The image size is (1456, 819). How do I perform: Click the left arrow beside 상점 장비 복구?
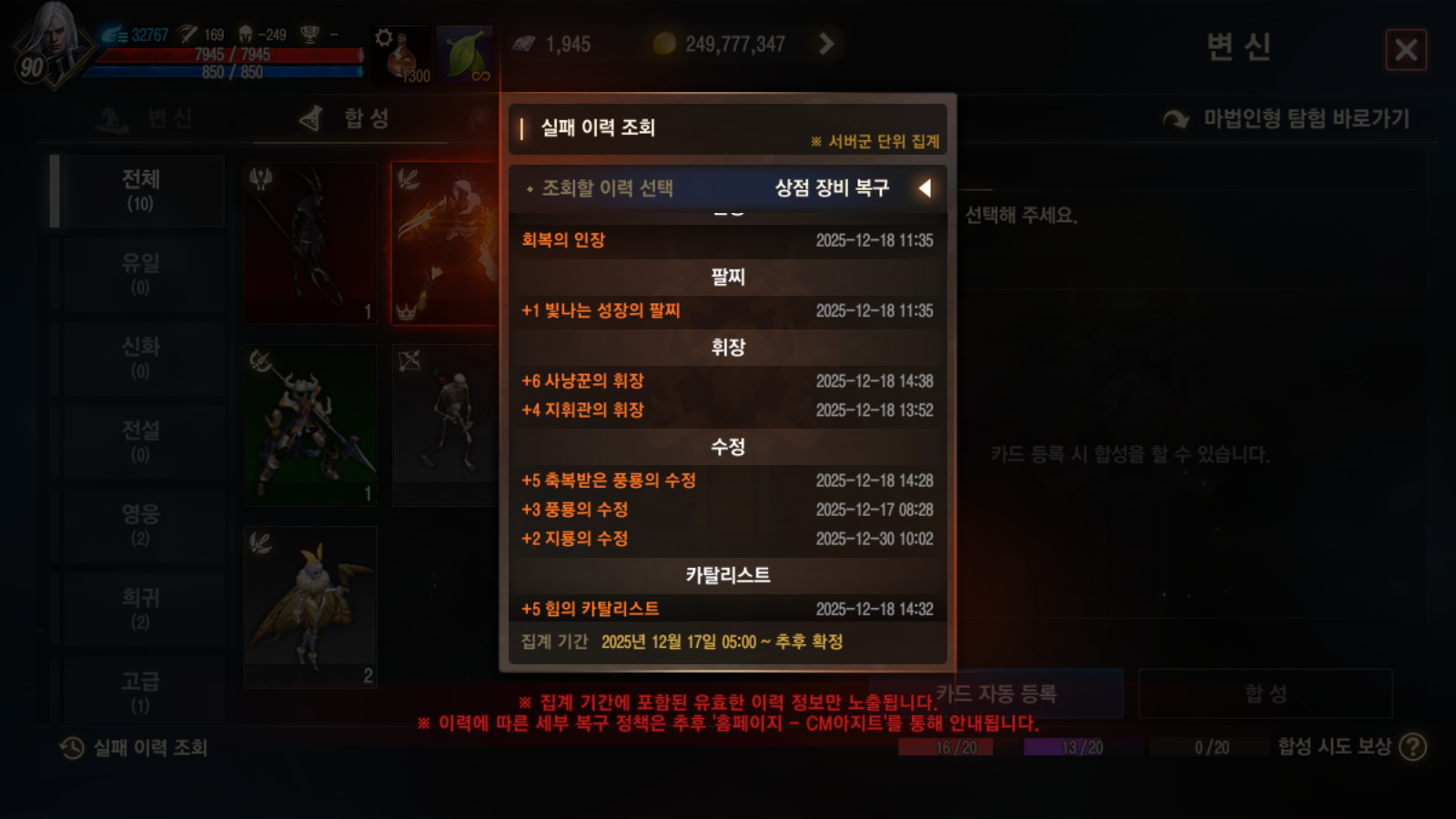coord(925,188)
